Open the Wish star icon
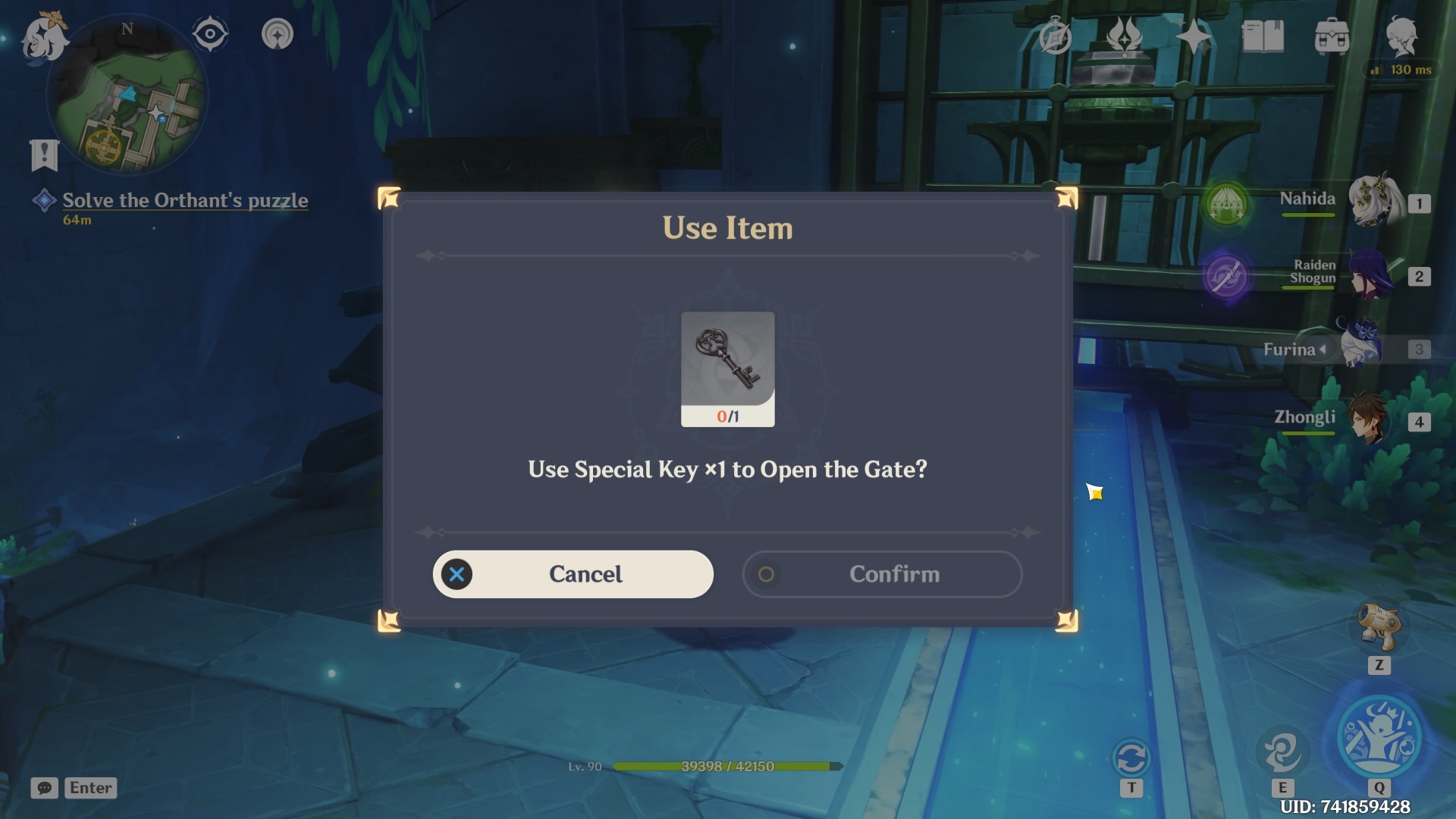 (x=1193, y=36)
